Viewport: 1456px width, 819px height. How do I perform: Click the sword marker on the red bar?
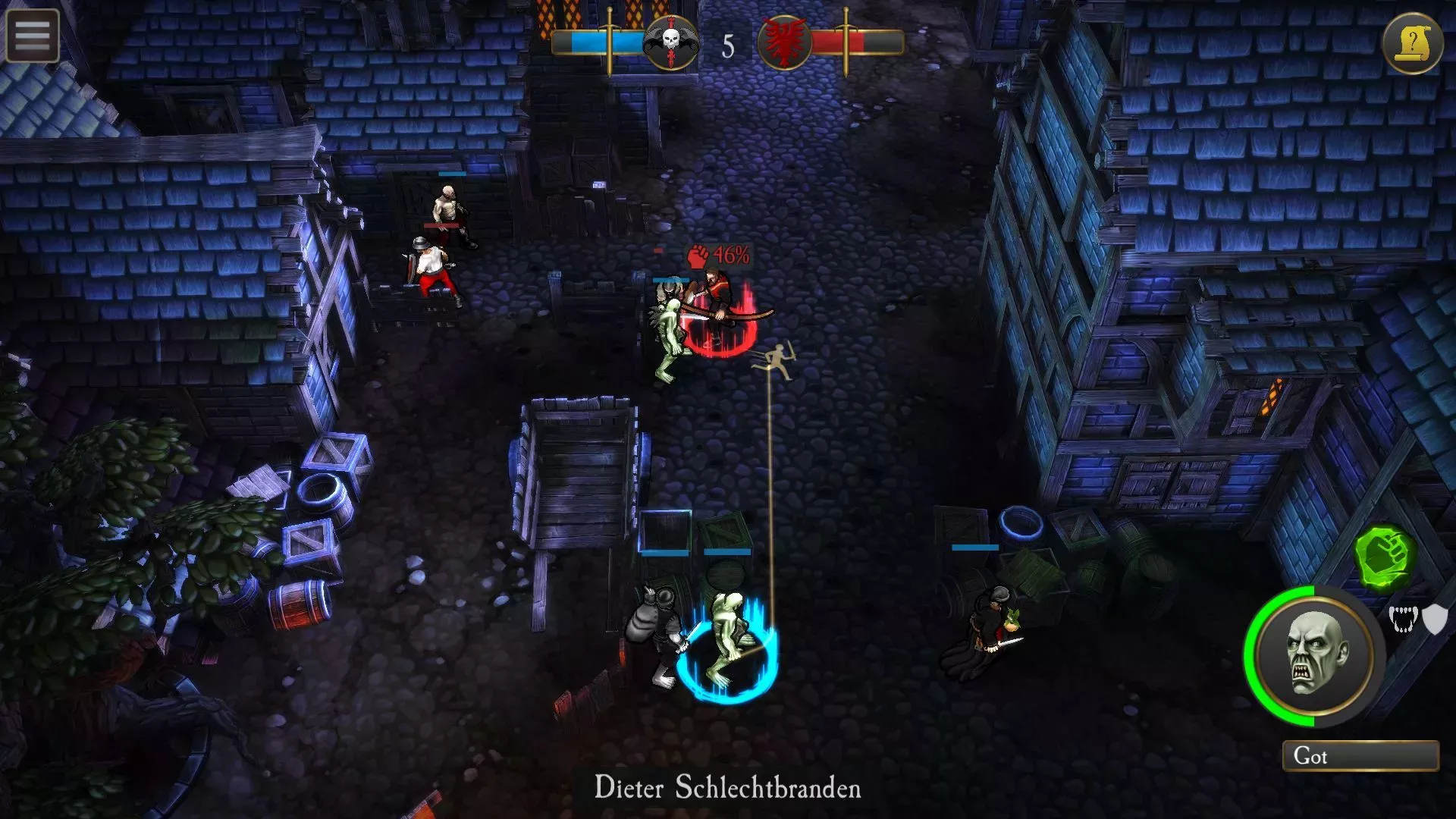(x=845, y=40)
